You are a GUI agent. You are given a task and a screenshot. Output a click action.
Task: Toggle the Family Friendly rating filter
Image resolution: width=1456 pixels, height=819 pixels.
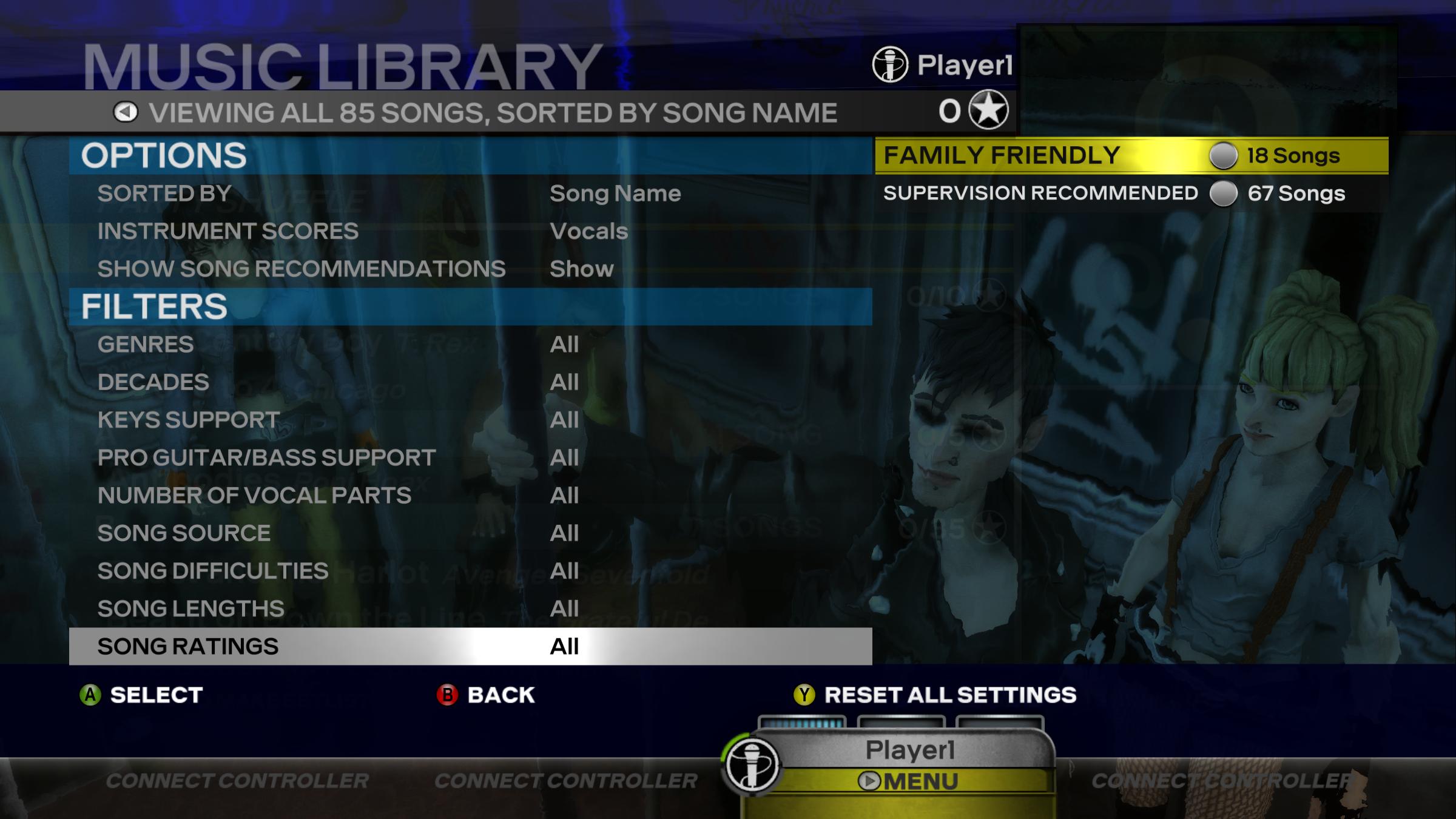[x=1131, y=156]
